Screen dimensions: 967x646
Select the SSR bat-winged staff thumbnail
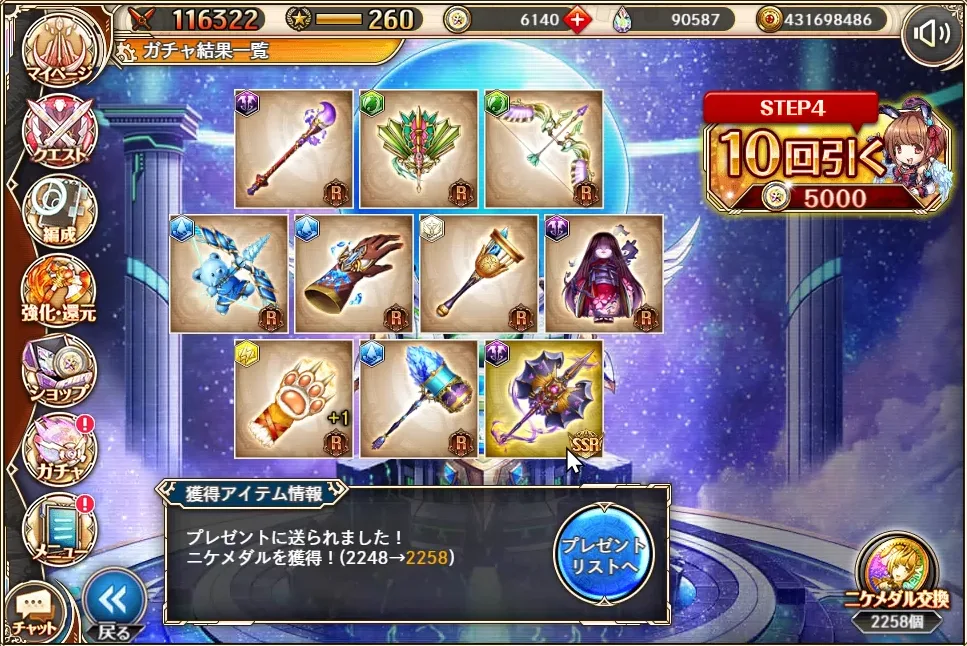coord(544,399)
